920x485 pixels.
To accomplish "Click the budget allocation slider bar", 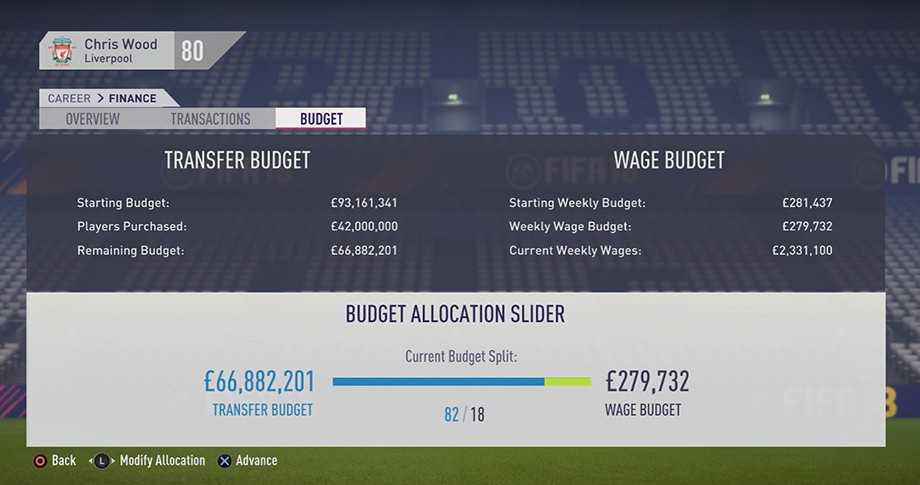I will (462, 381).
